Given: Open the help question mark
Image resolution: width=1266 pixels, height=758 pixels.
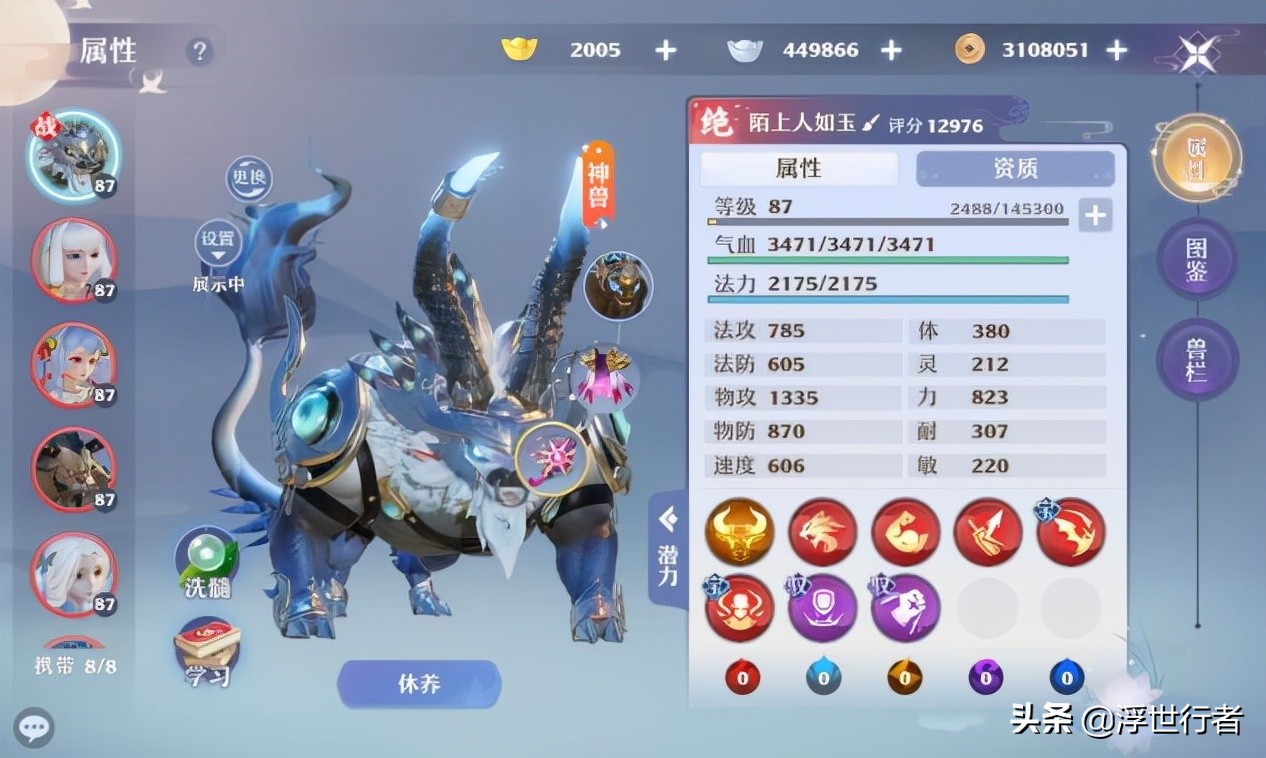Looking at the screenshot, I should [200, 51].
